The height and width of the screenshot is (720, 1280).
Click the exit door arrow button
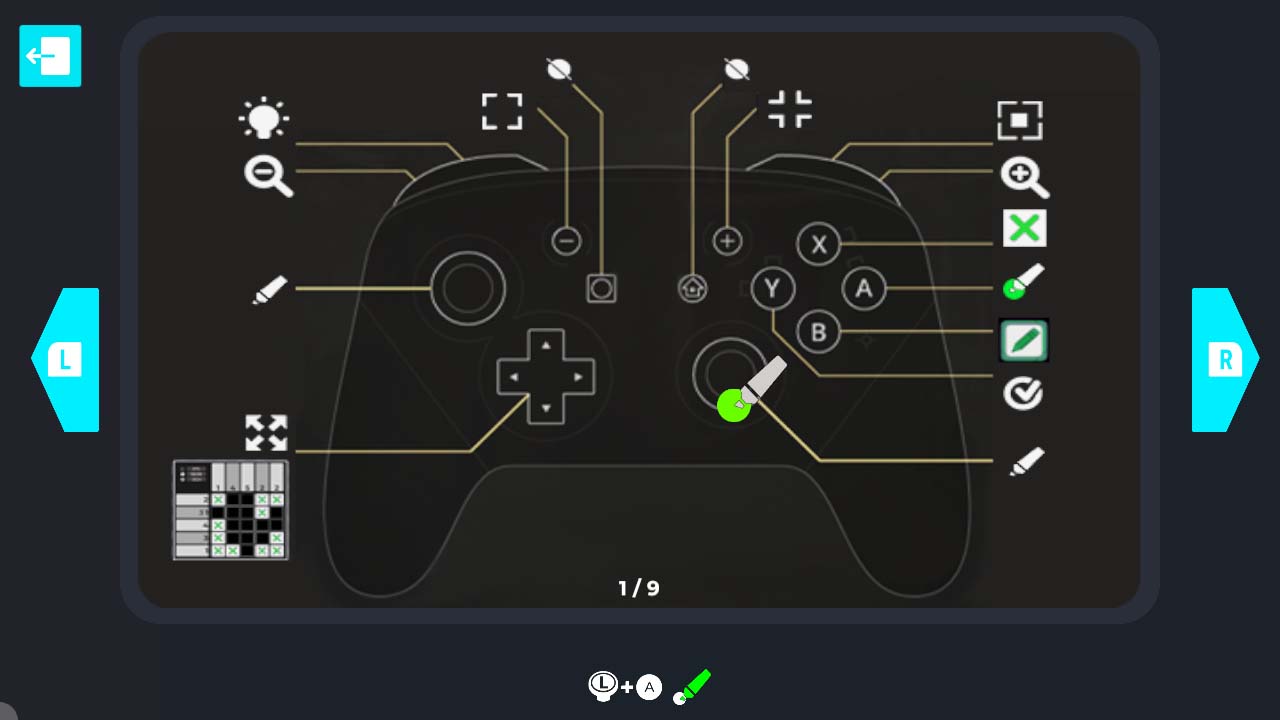[x=49, y=56]
